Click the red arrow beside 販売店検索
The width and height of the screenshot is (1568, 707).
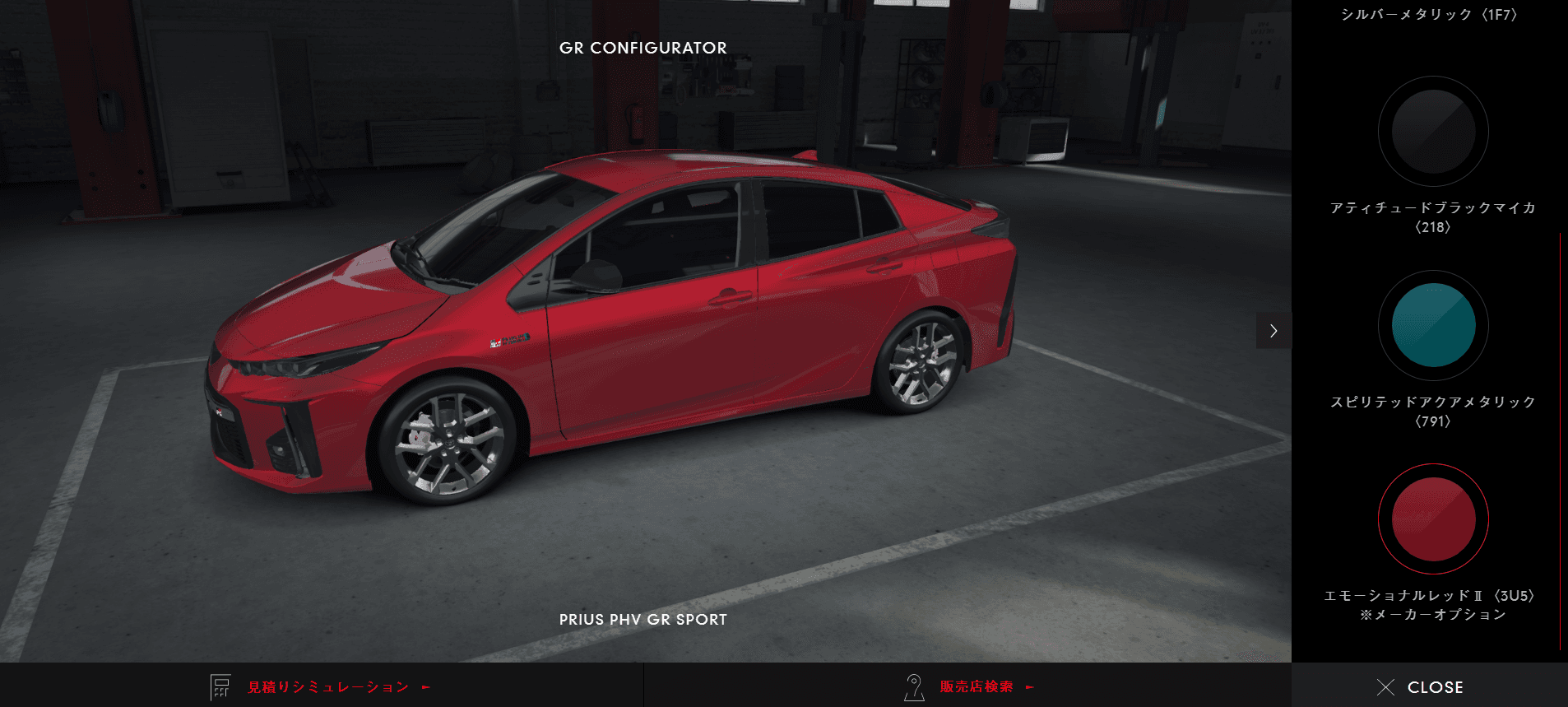1029,686
